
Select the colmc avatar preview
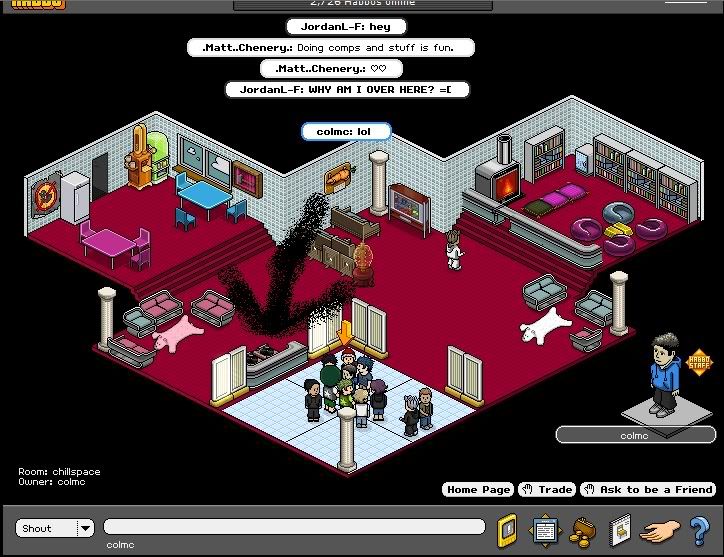tap(660, 375)
